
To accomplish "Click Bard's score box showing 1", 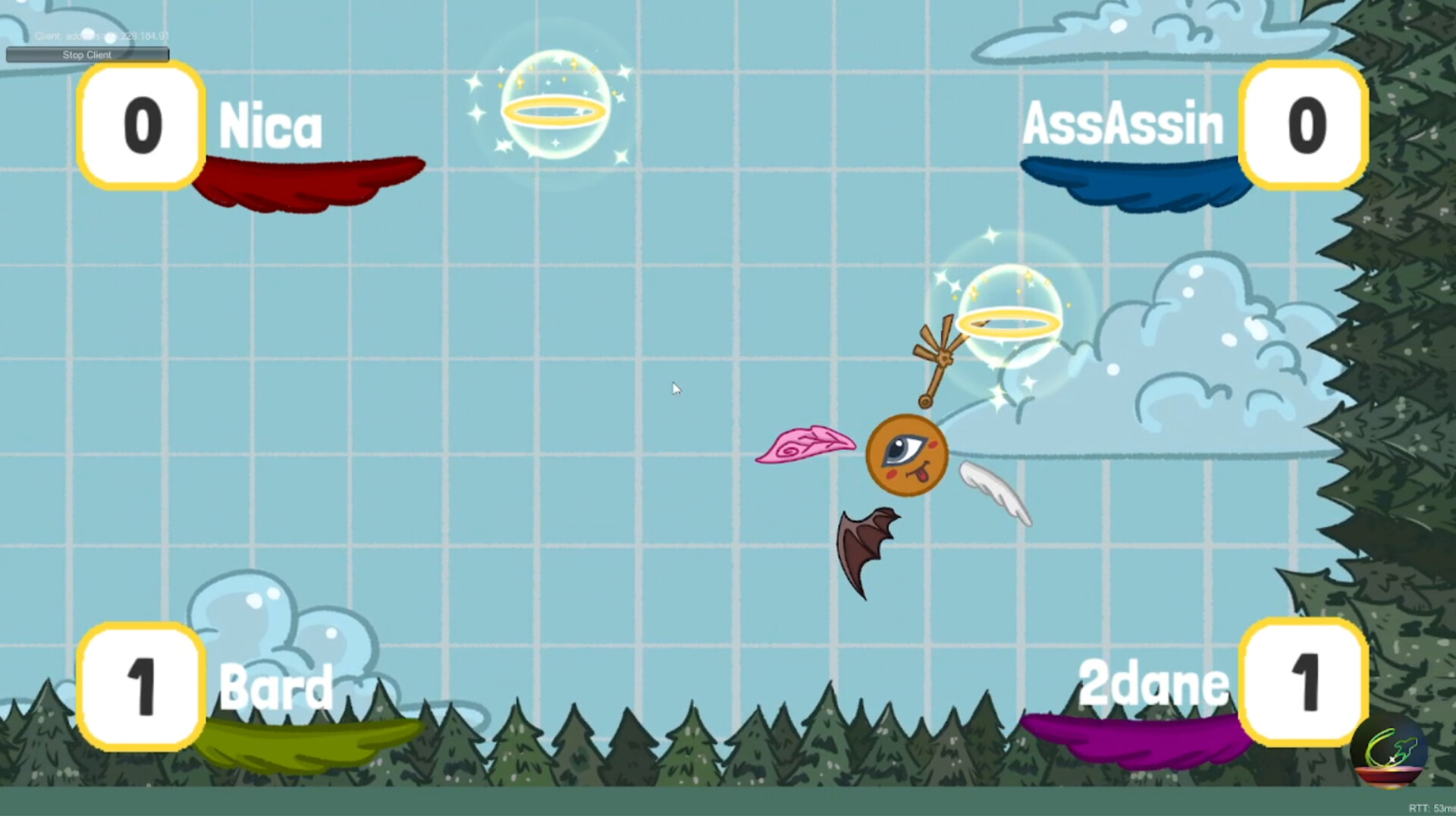I will 140,689.
